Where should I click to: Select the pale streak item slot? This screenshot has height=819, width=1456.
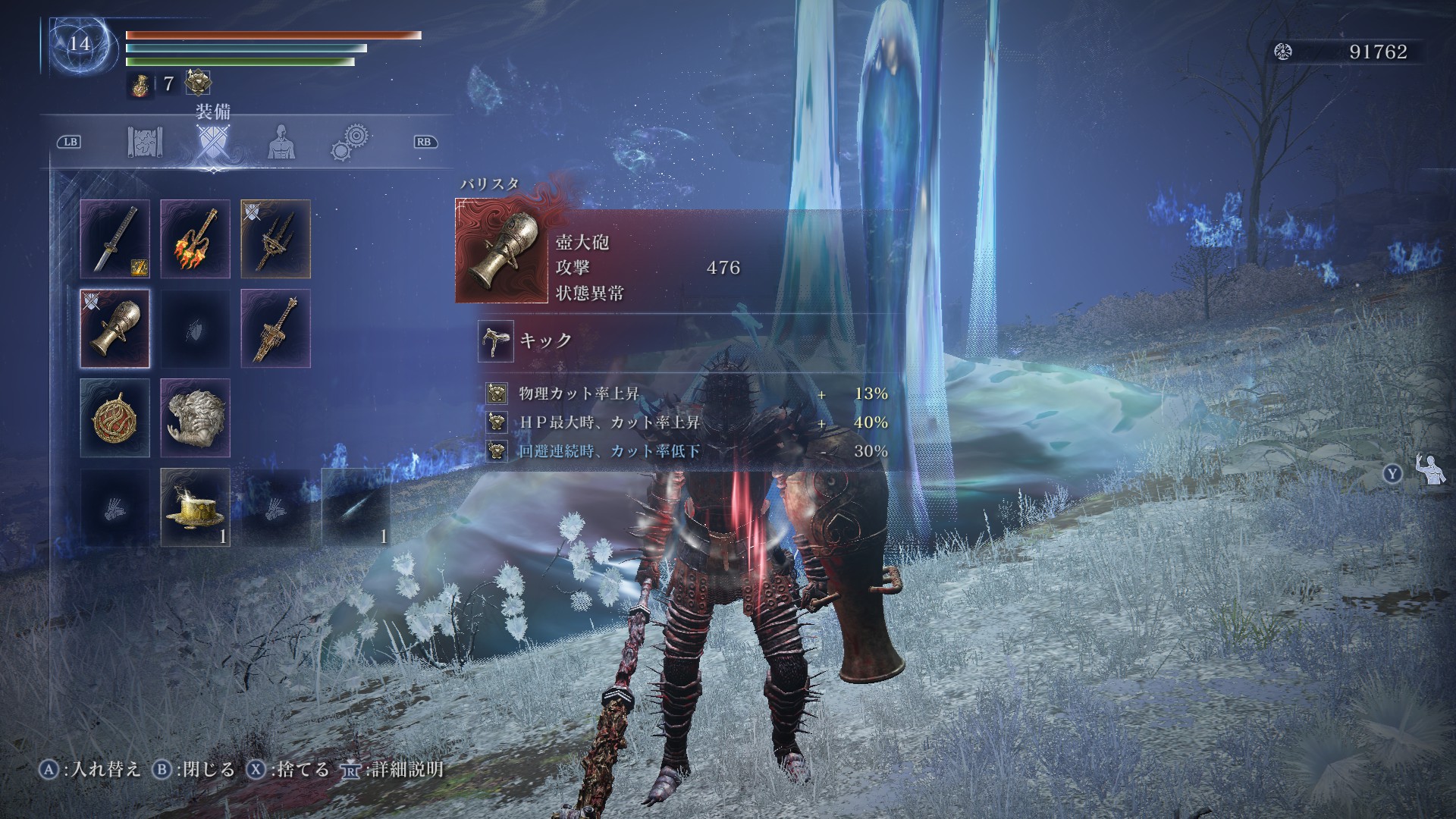click(356, 507)
